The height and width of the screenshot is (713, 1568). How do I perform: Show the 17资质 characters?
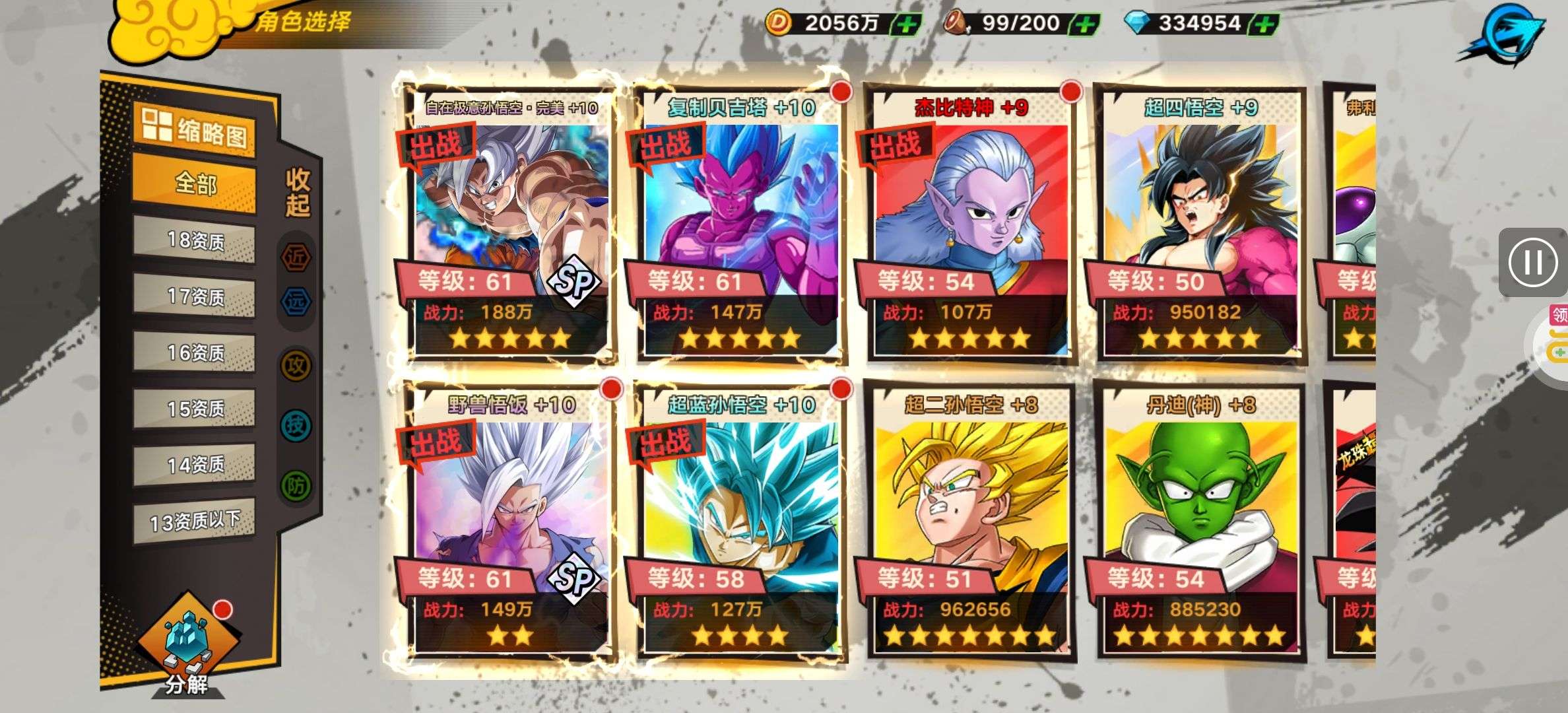[195, 296]
